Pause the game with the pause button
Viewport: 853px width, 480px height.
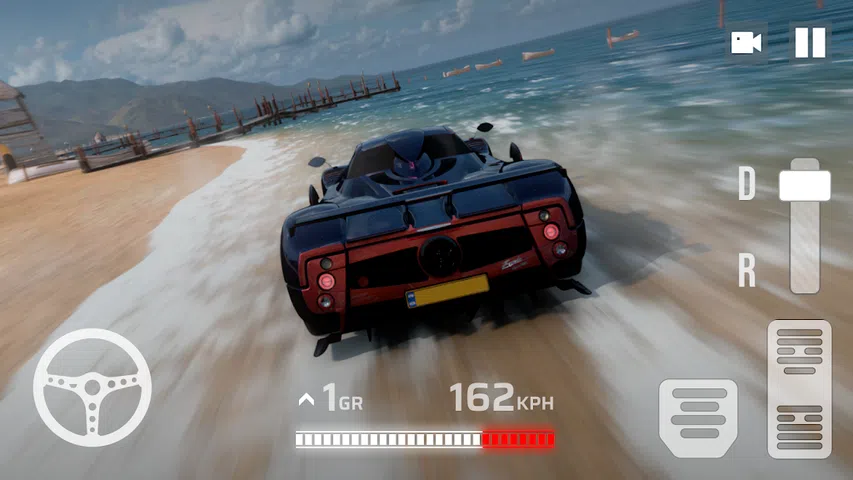(809, 43)
